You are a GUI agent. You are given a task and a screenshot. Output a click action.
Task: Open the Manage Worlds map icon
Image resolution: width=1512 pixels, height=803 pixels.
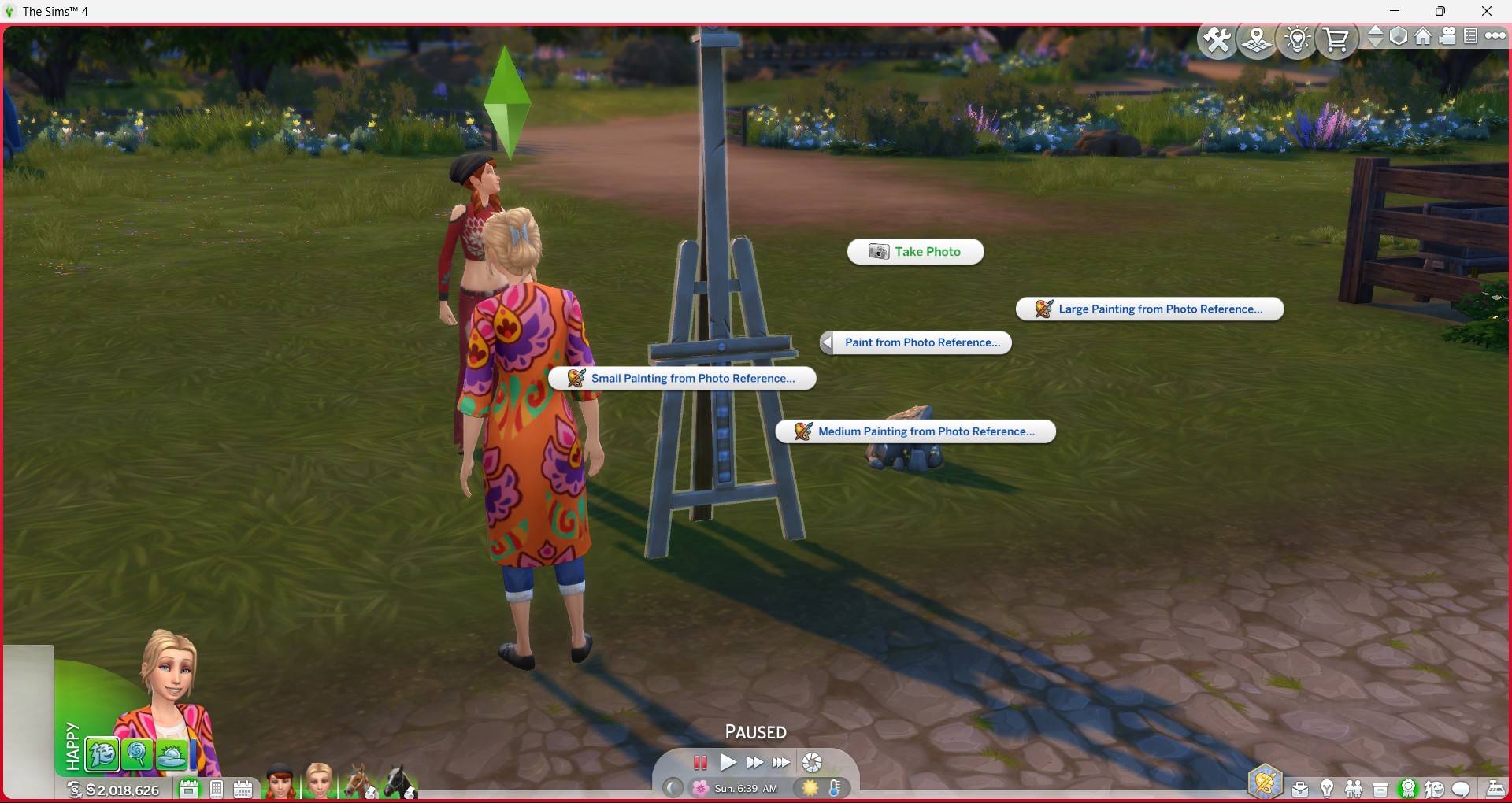tap(1257, 39)
